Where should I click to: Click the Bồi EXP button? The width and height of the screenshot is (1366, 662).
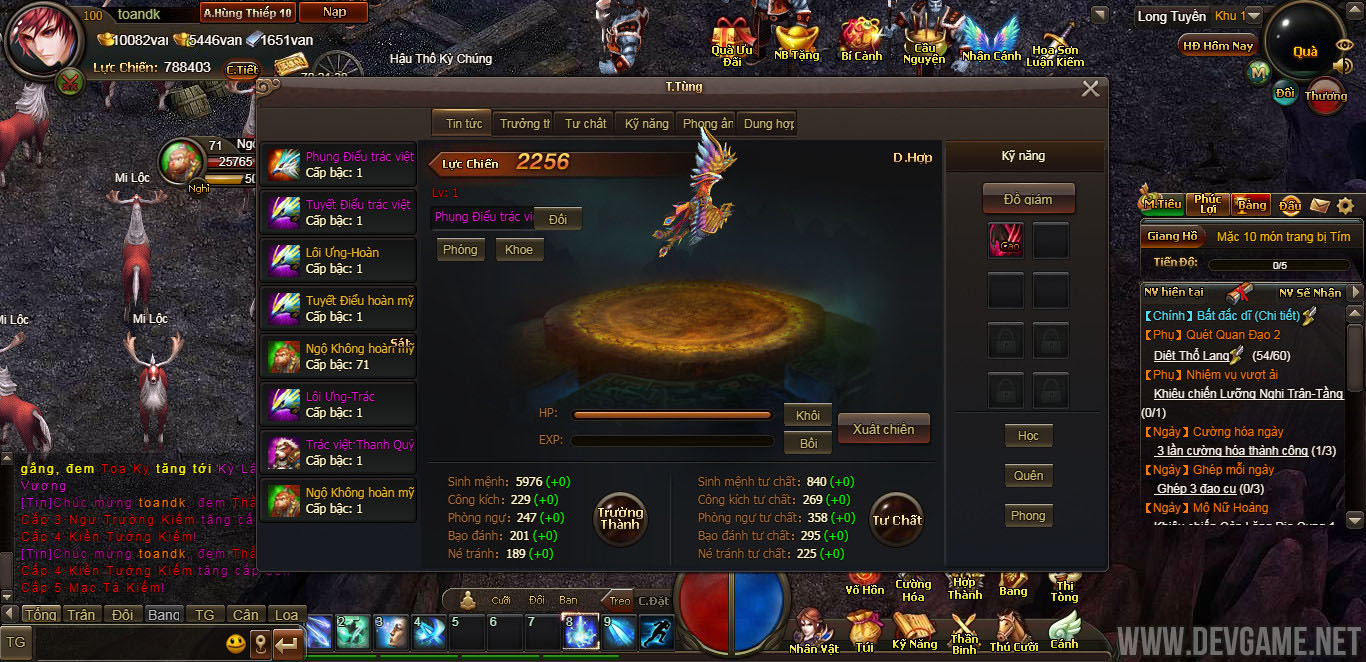(x=808, y=442)
